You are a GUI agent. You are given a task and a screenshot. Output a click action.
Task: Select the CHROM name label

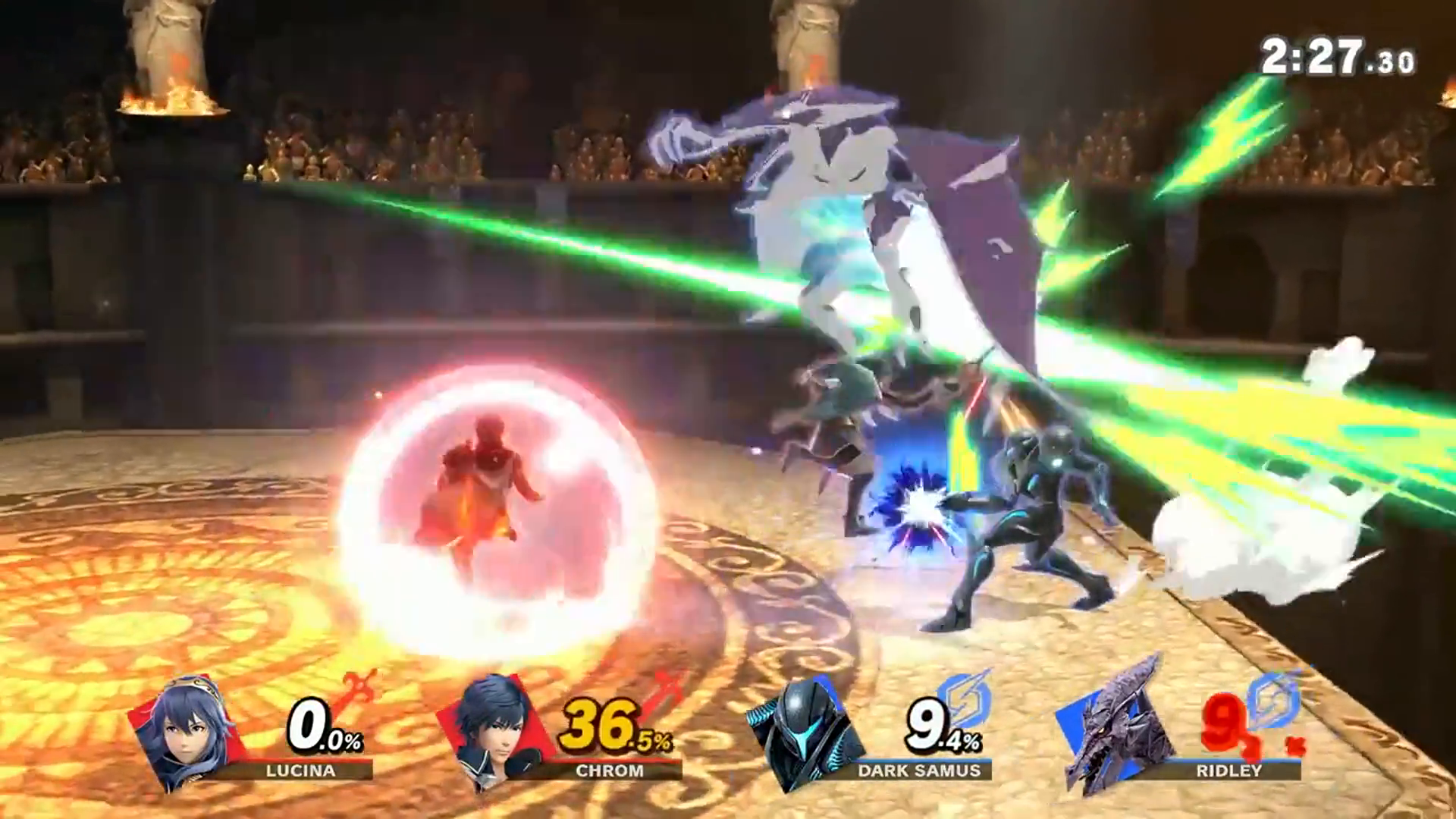tap(607, 771)
